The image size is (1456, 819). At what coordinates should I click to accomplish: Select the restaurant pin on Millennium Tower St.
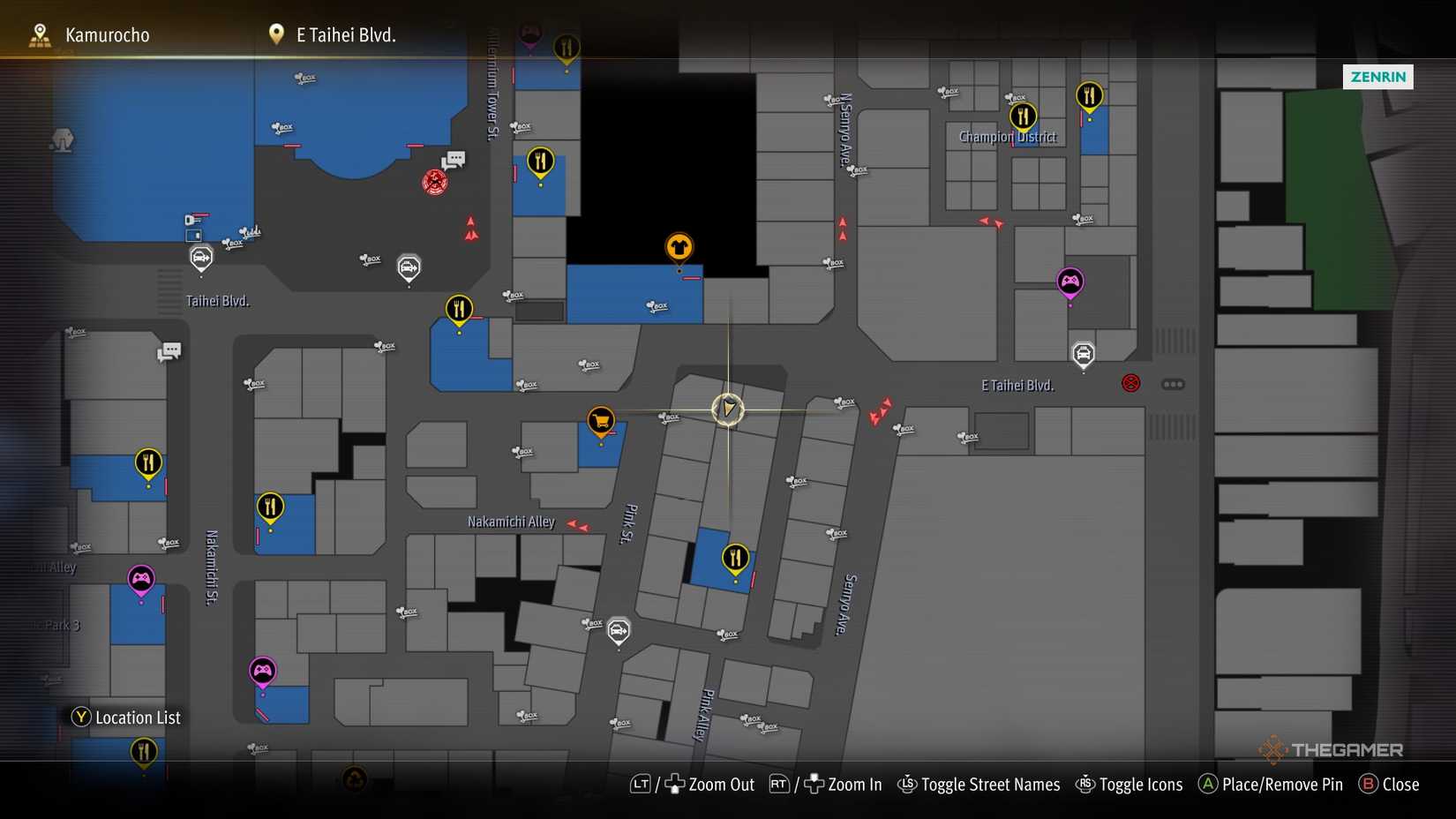(541, 162)
